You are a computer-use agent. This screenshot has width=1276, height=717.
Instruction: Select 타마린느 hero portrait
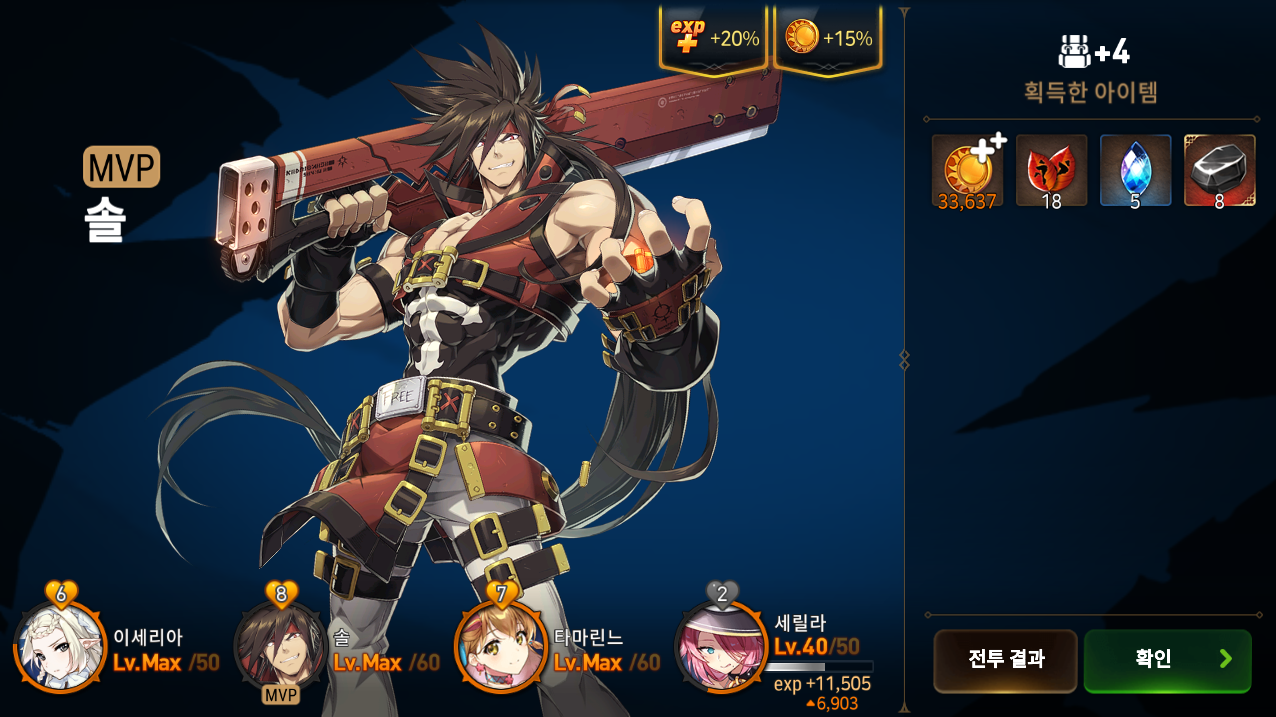coord(501,647)
